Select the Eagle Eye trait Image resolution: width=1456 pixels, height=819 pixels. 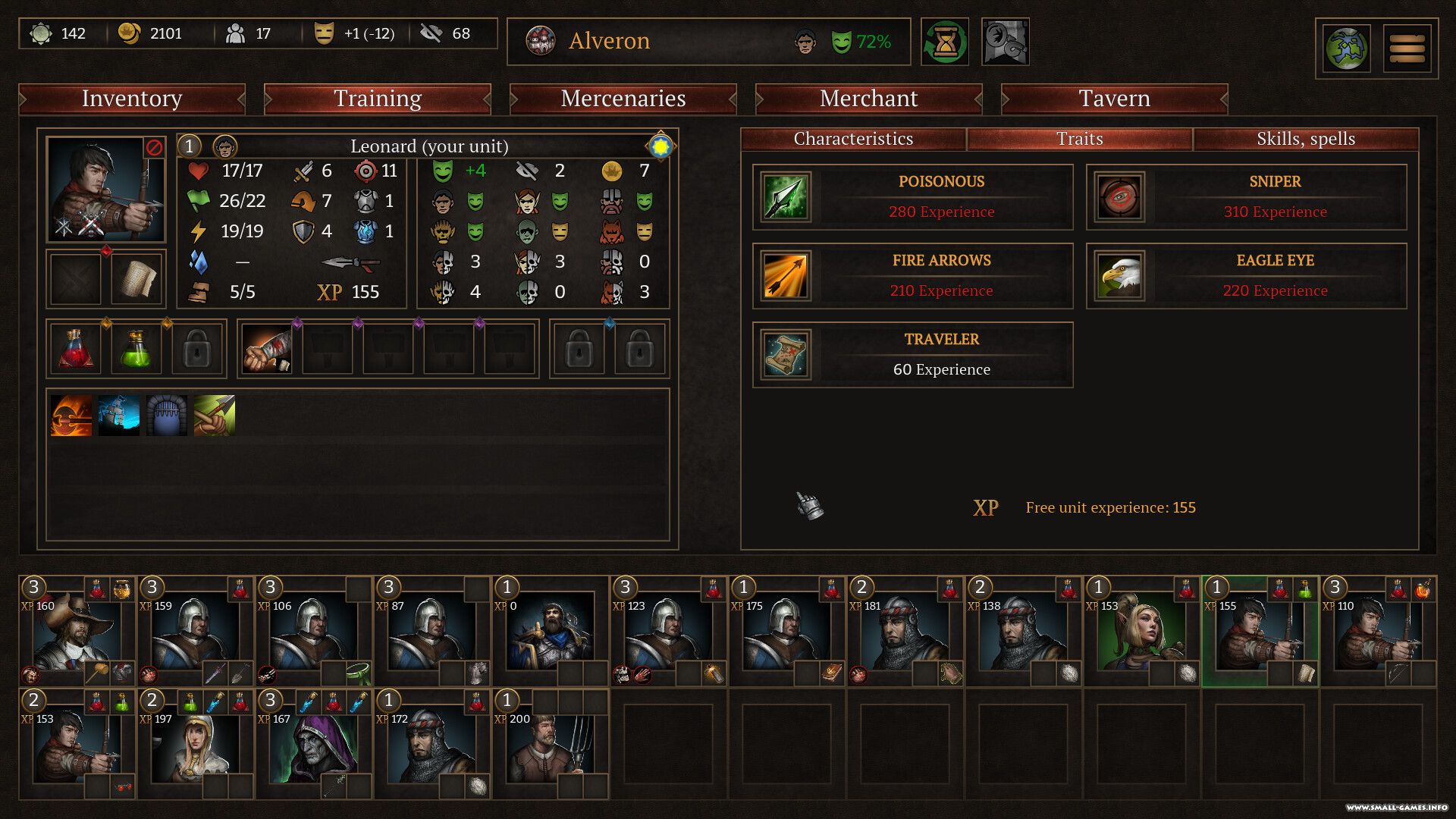pyautogui.click(x=1246, y=276)
